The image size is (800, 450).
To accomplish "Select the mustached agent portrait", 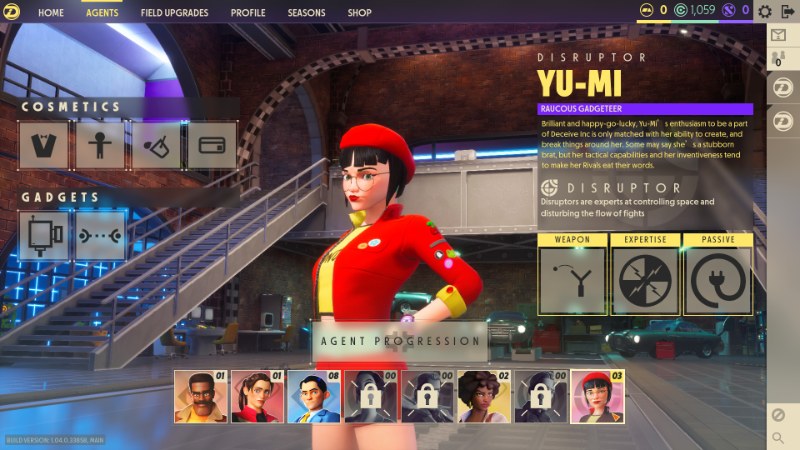I will 200,397.
